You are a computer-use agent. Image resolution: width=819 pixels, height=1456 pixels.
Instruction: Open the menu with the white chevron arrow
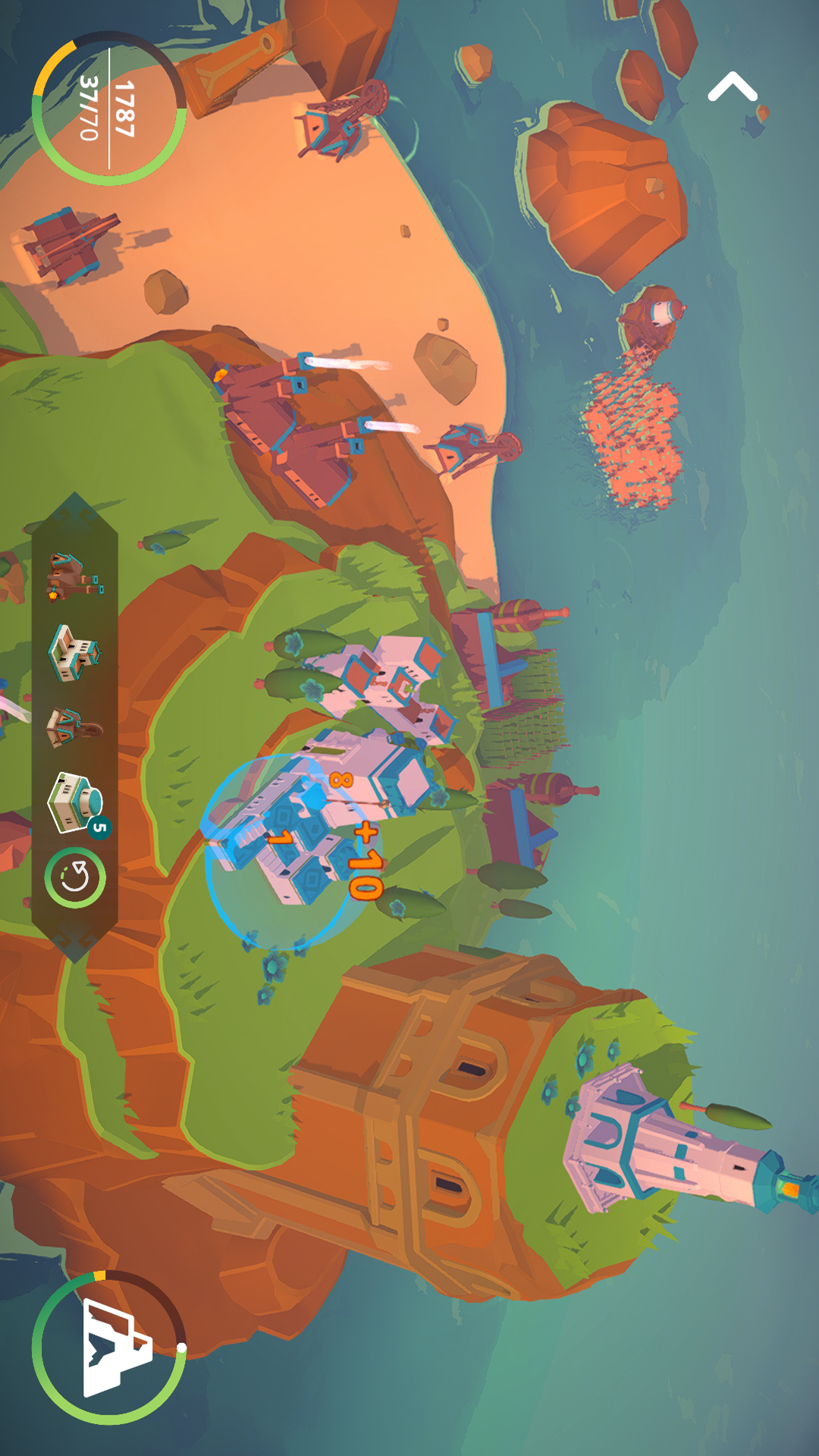click(732, 87)
